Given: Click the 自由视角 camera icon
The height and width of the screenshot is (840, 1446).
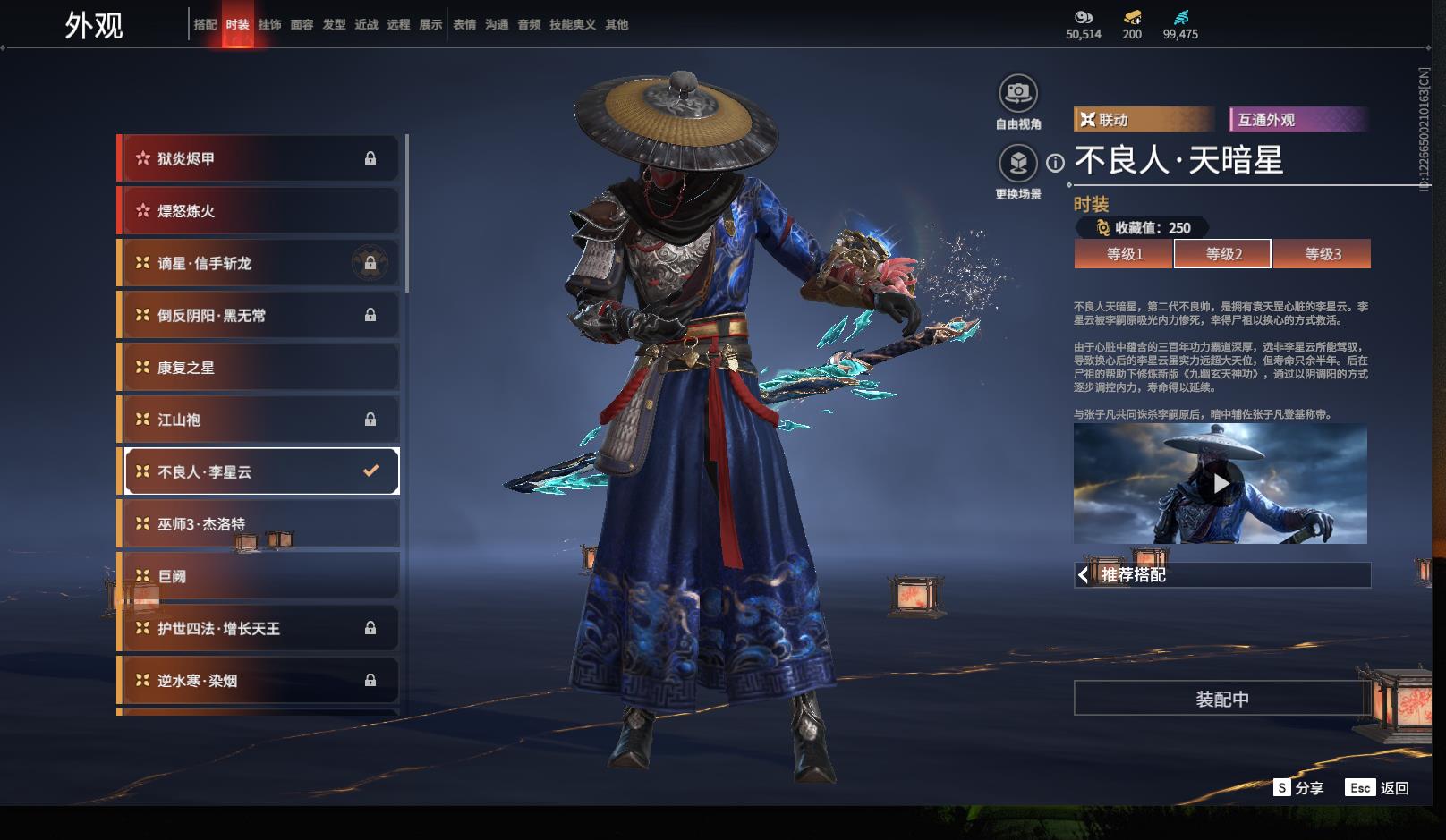Looking at the screenshot, I should point(1017,93).
